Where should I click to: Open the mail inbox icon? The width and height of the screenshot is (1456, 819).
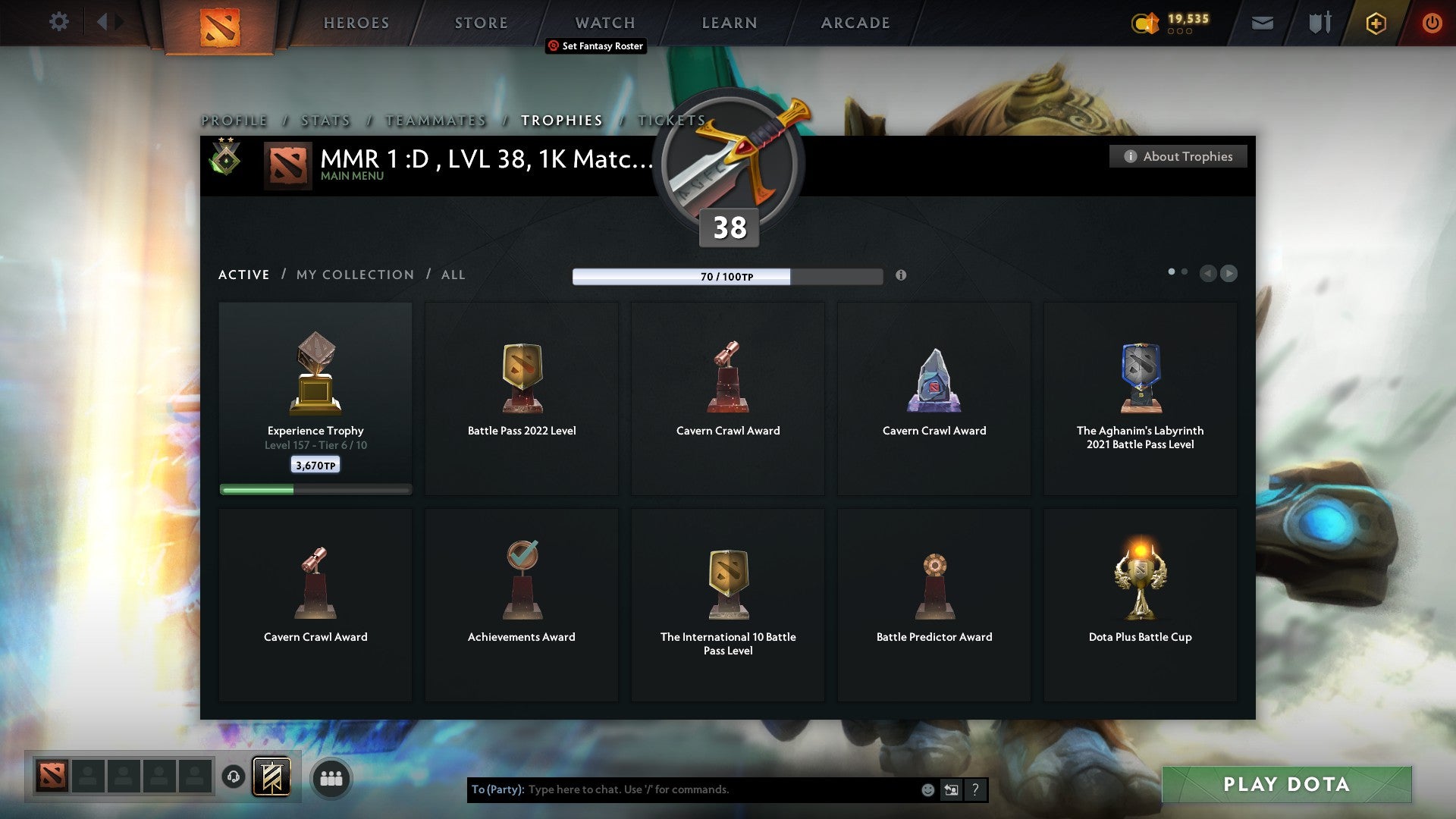tap(1263, 23)
